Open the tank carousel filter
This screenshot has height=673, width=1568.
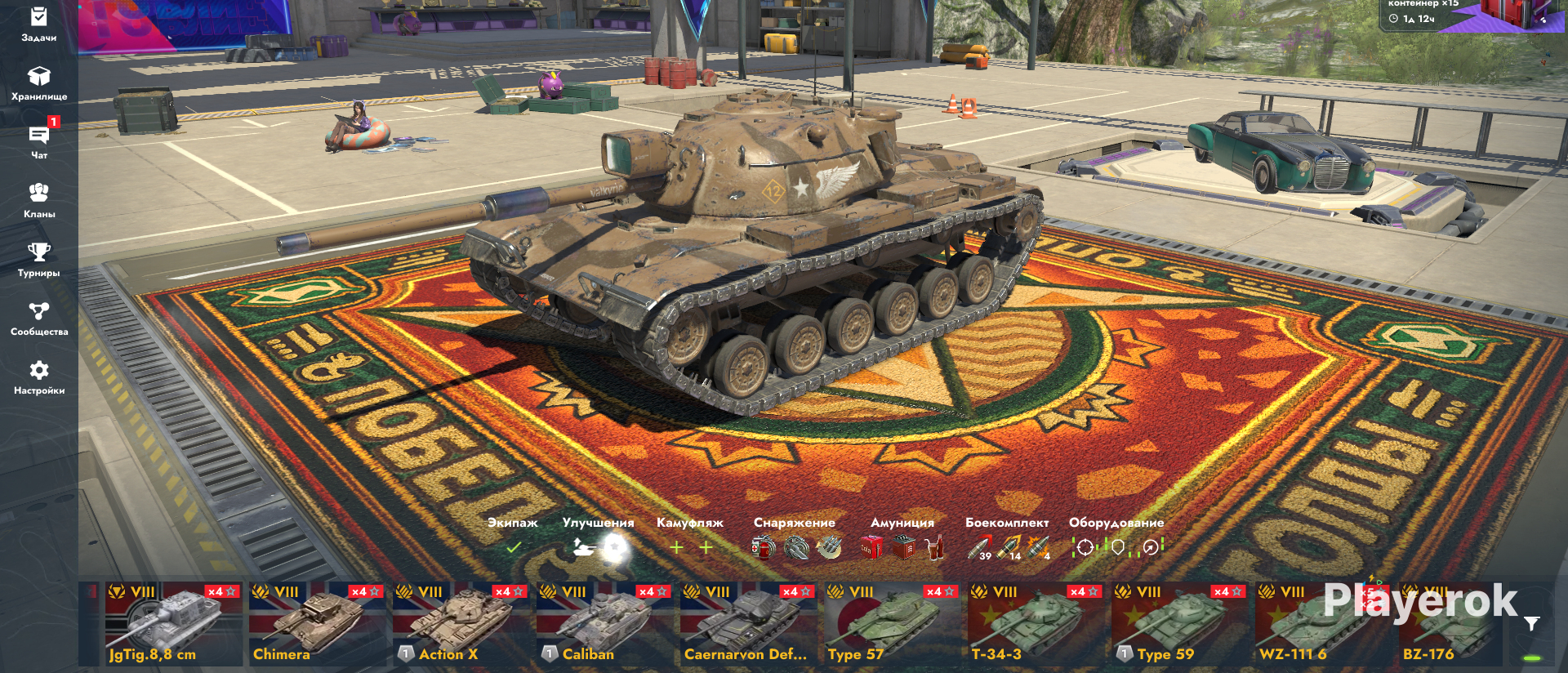click(1532, 624)
